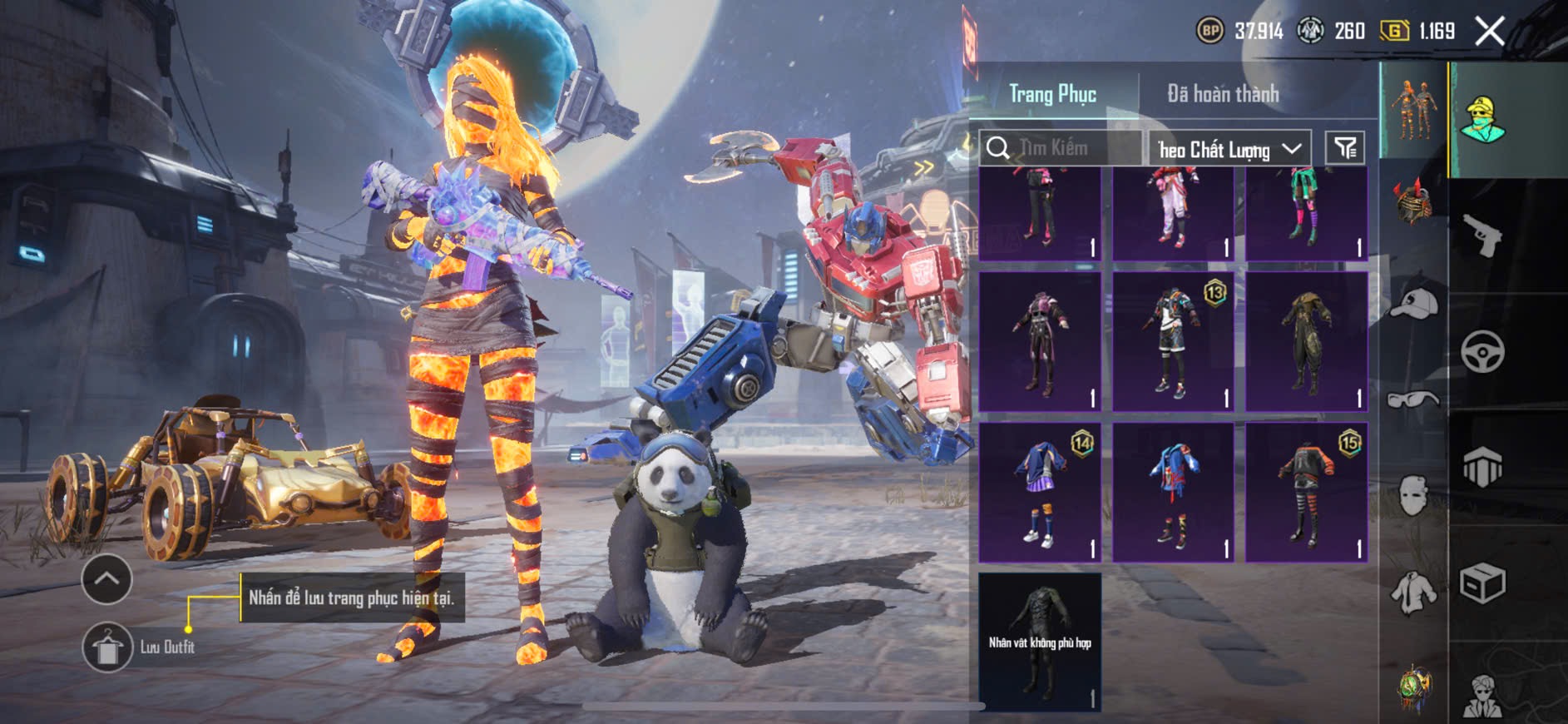Show the face mask subcategory
This screenshot has width=1568, height=724.
tap(1413, 496)
